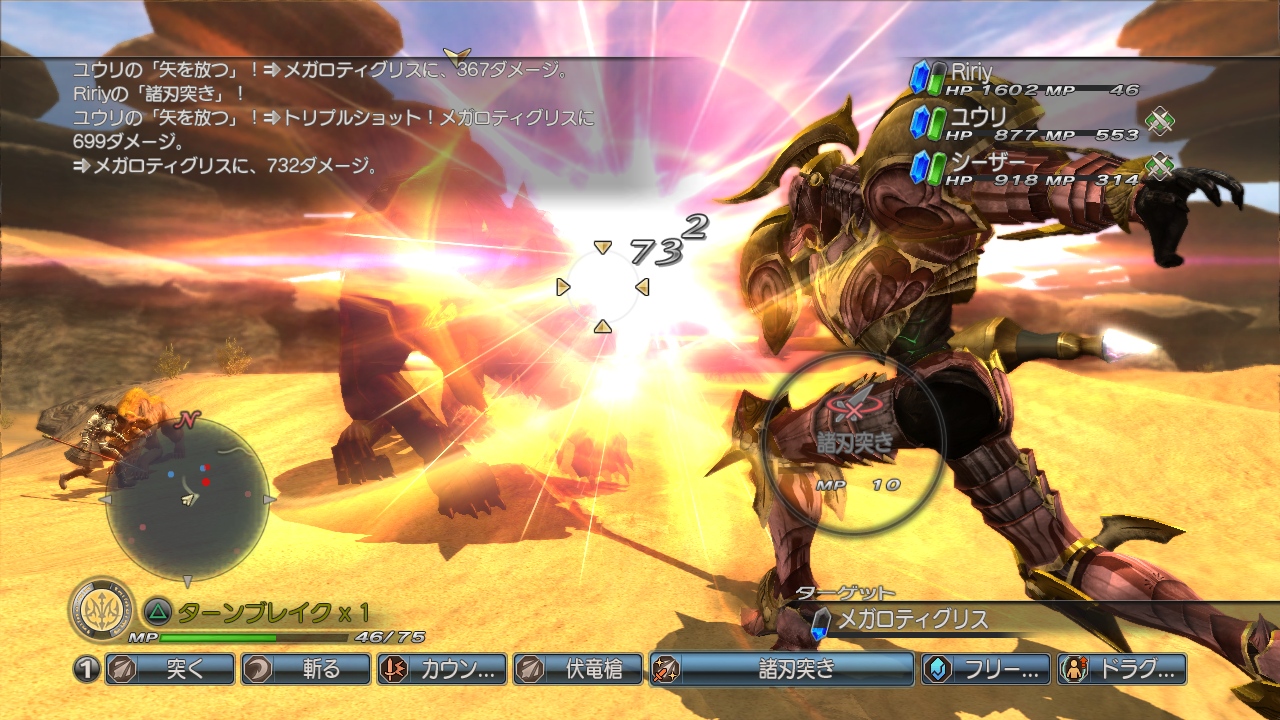Select party member Ririy
This screenshot has height=720, width=1280.
coord(1025,79)
